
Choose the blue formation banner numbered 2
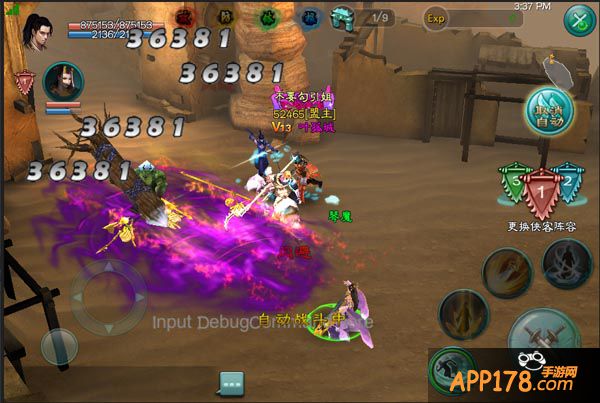point(569,184)
